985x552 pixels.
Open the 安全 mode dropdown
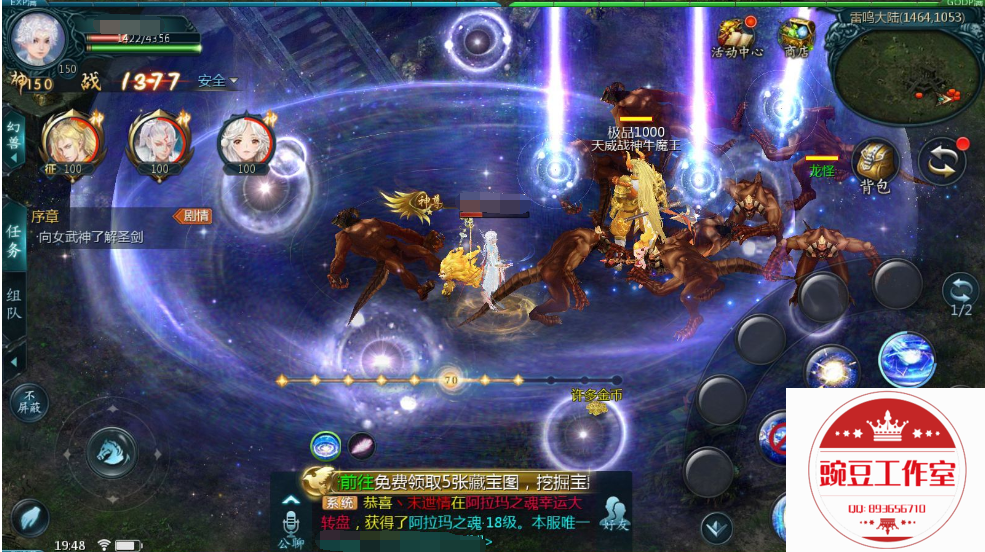coord(217,81)
